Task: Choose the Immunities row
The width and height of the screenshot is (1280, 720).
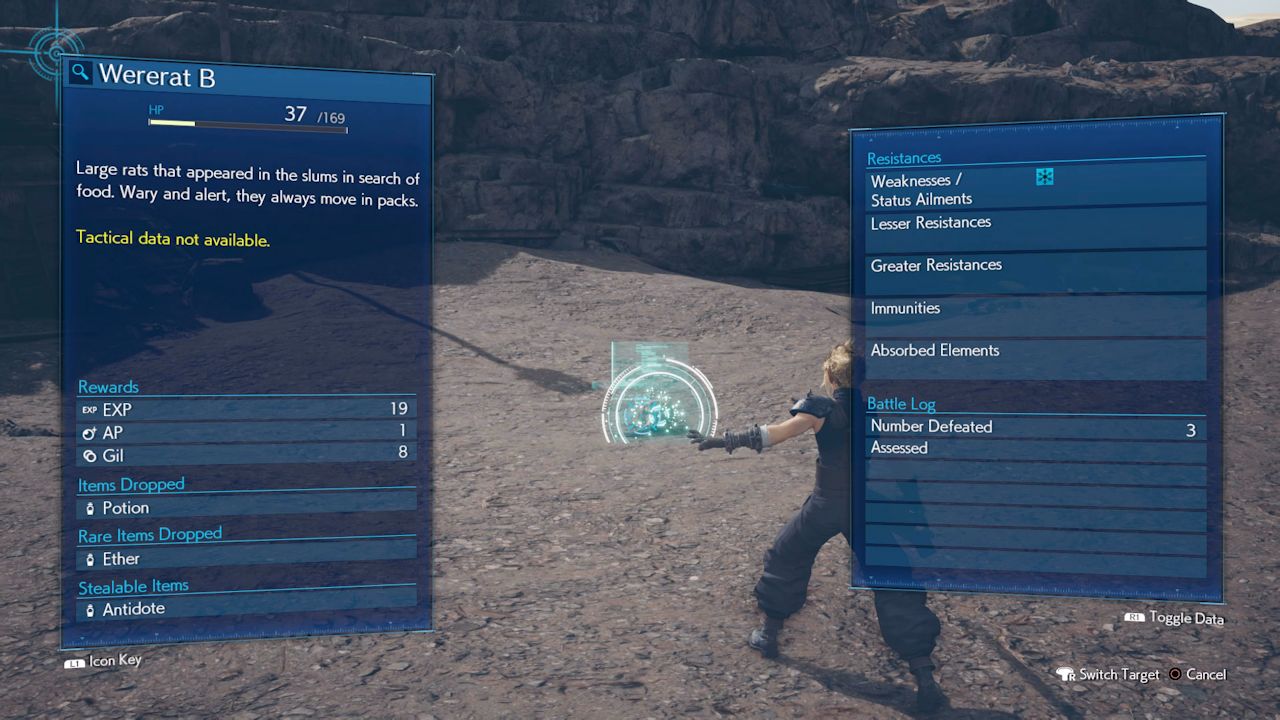Action: 1036,310
